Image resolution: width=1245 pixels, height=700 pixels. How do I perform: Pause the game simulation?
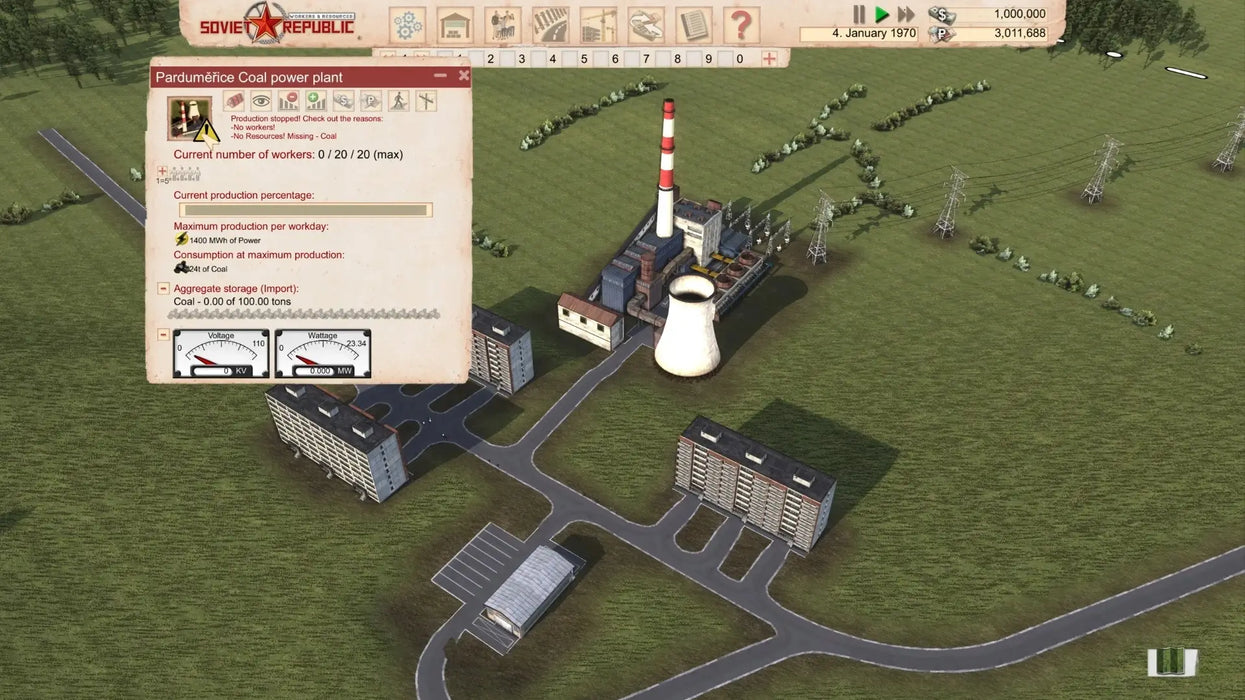pos(859,14)
